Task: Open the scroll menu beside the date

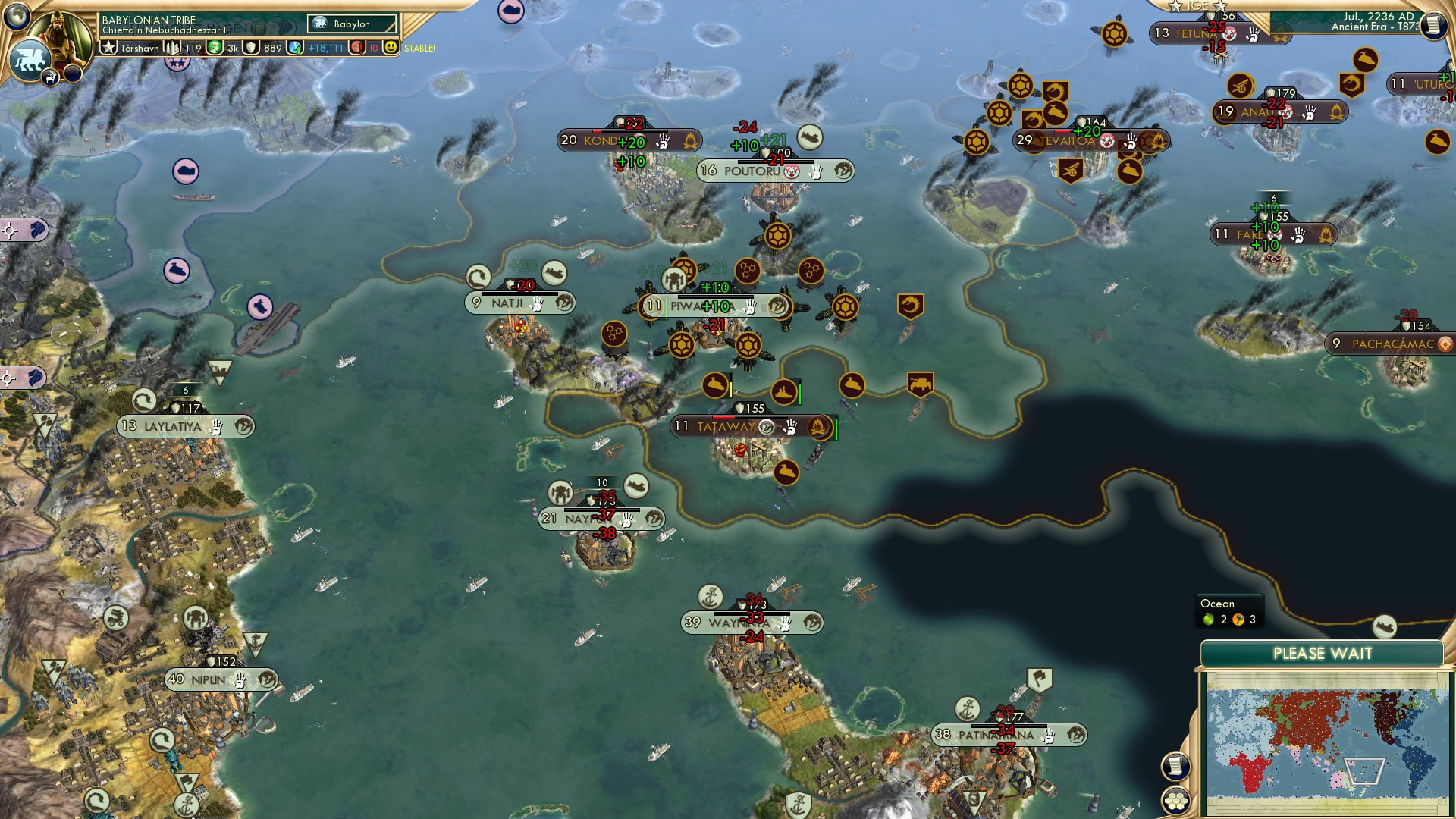Action: (1432, 25)
